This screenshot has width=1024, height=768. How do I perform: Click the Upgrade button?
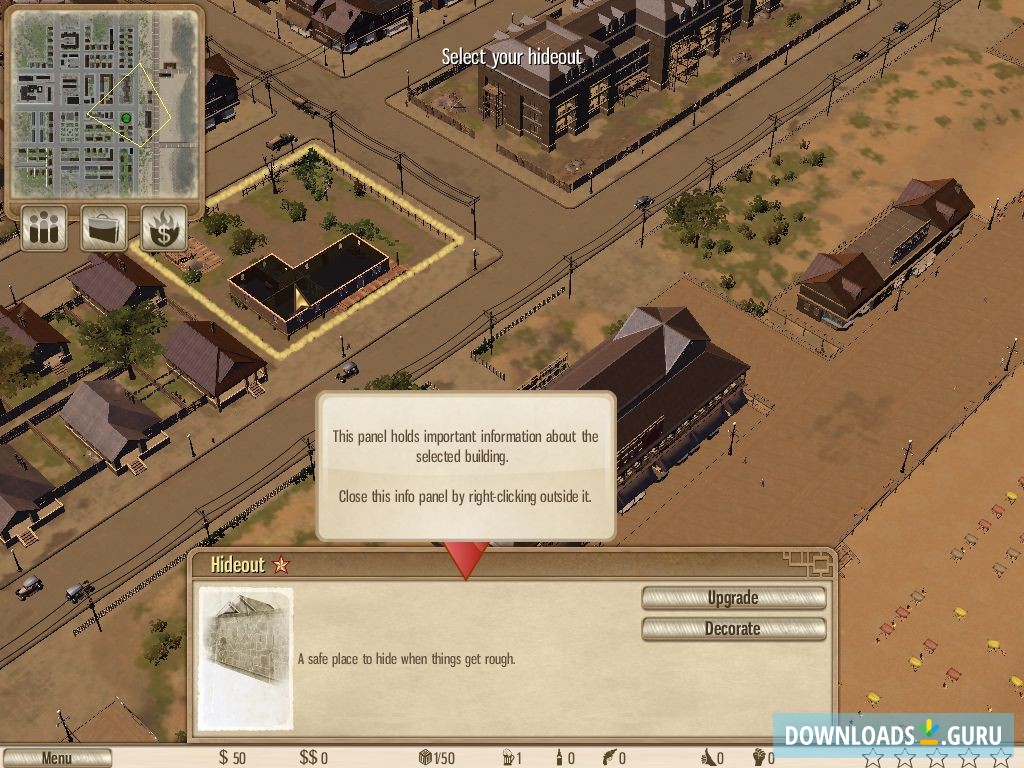point(733,598)
